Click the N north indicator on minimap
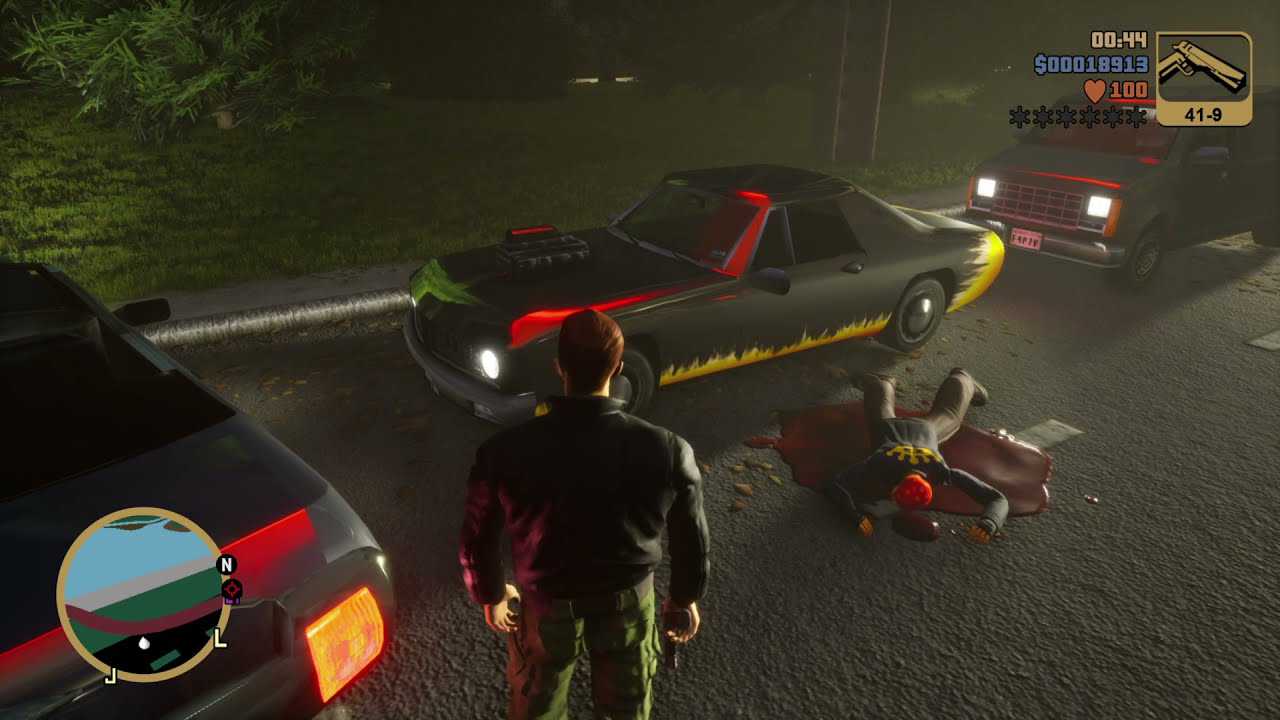 tap(227, 564)
